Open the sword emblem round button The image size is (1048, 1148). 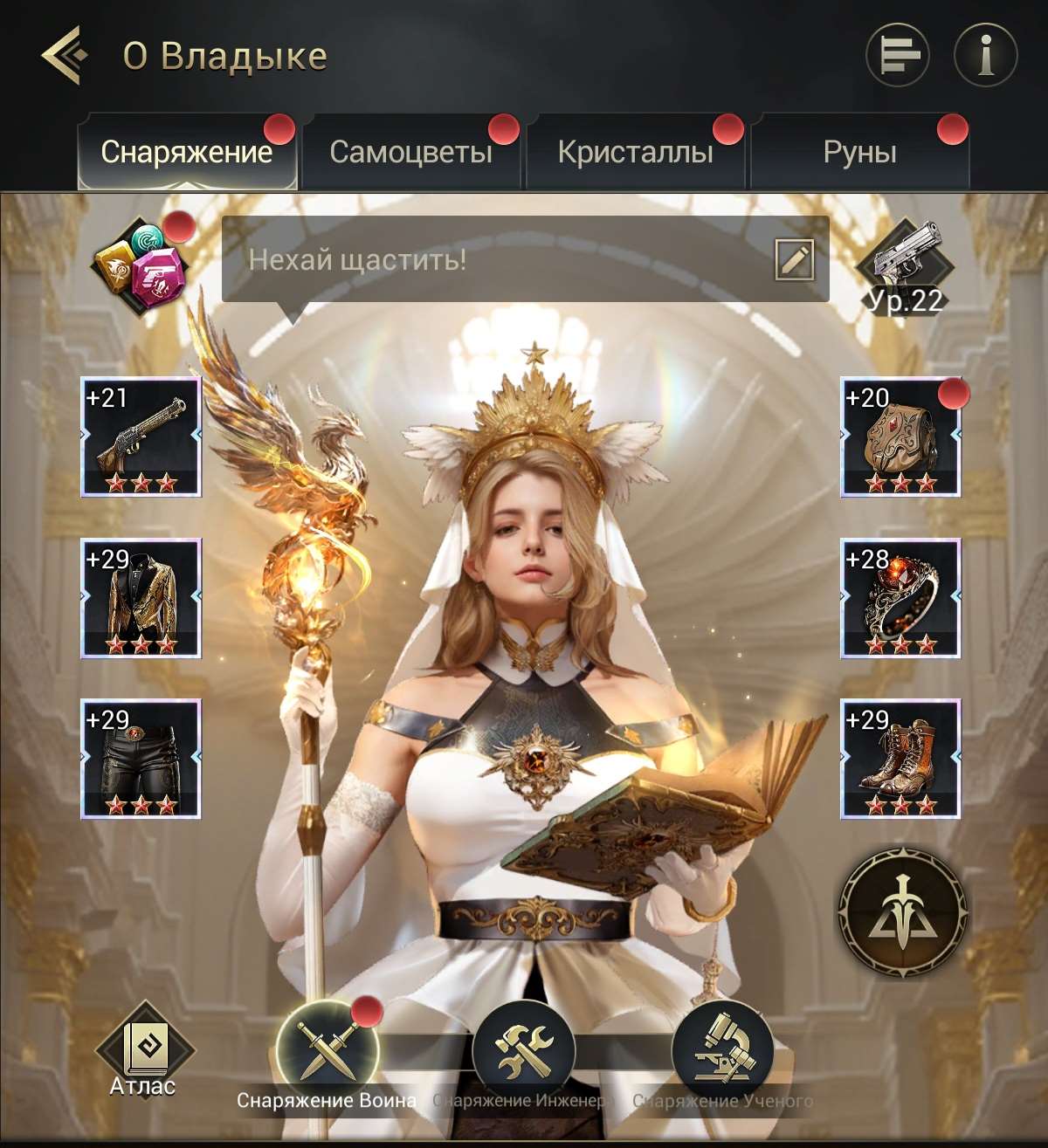coord(903,911)
